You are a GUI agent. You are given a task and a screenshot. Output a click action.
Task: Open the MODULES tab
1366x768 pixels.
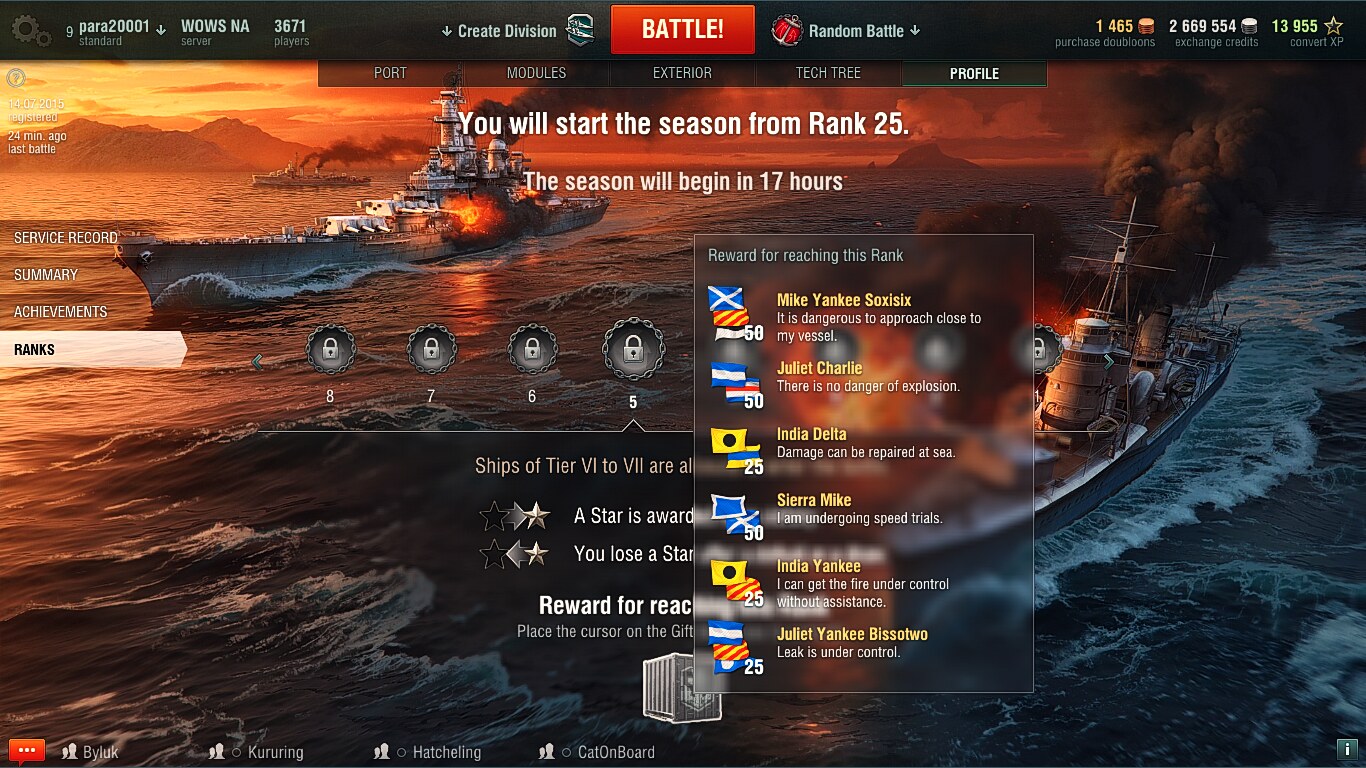pos(536,73)
